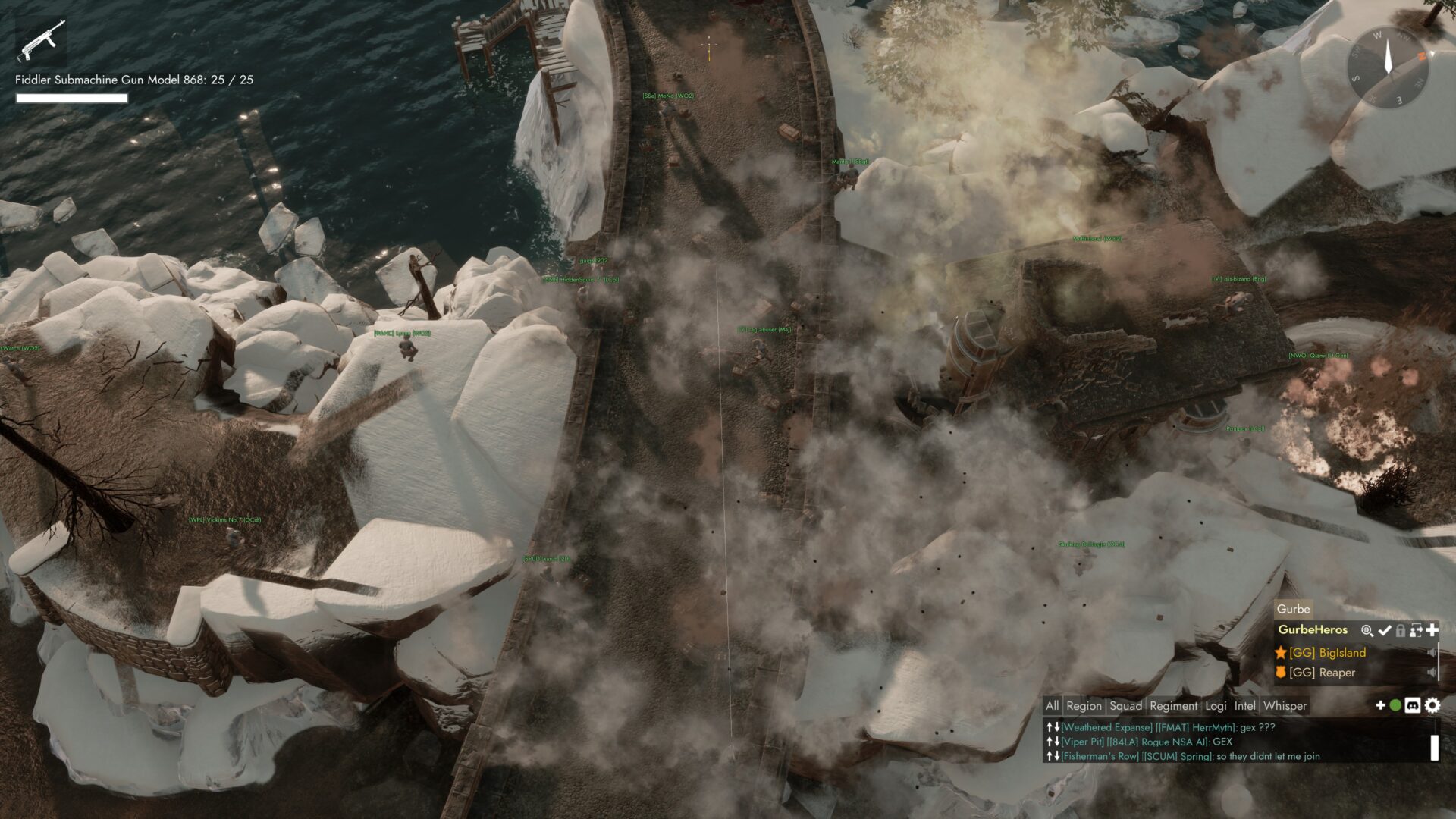
Task: Click the squad member transfer icon
Action: click(x=1416, y=630)
